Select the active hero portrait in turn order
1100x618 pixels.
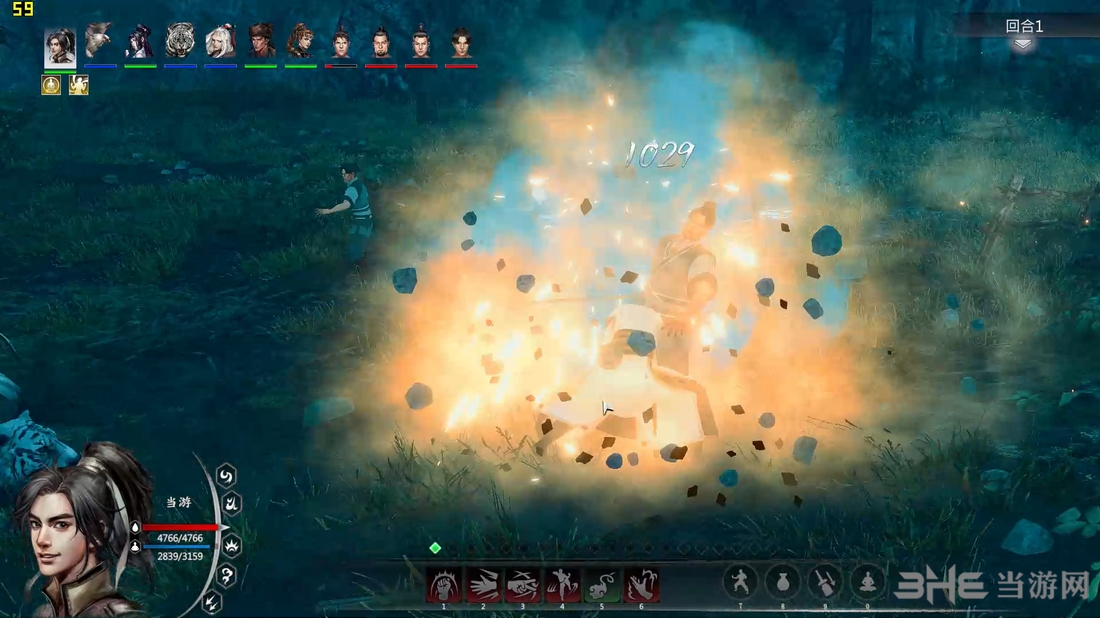[x=60, y=46]
